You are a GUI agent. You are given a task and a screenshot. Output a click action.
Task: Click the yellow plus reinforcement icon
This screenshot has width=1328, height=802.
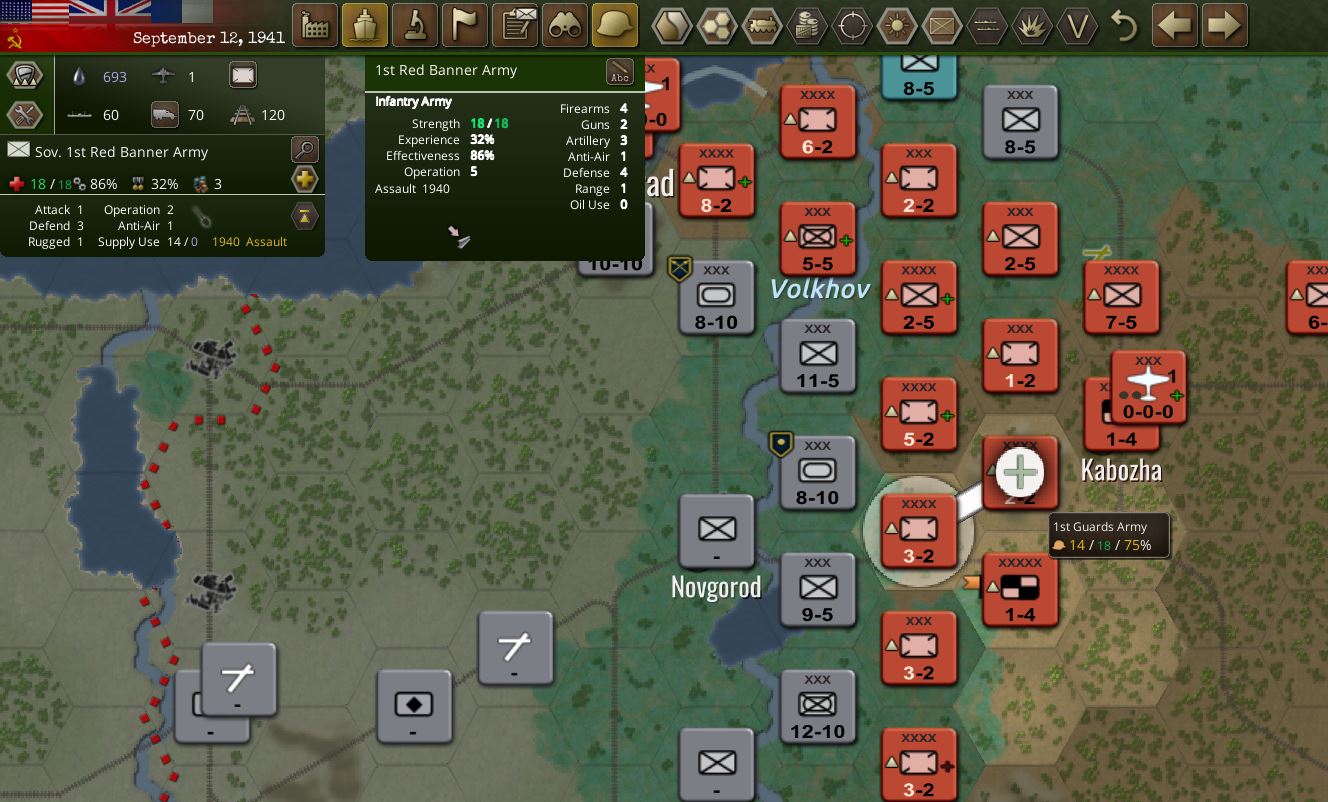click(303, 180)
